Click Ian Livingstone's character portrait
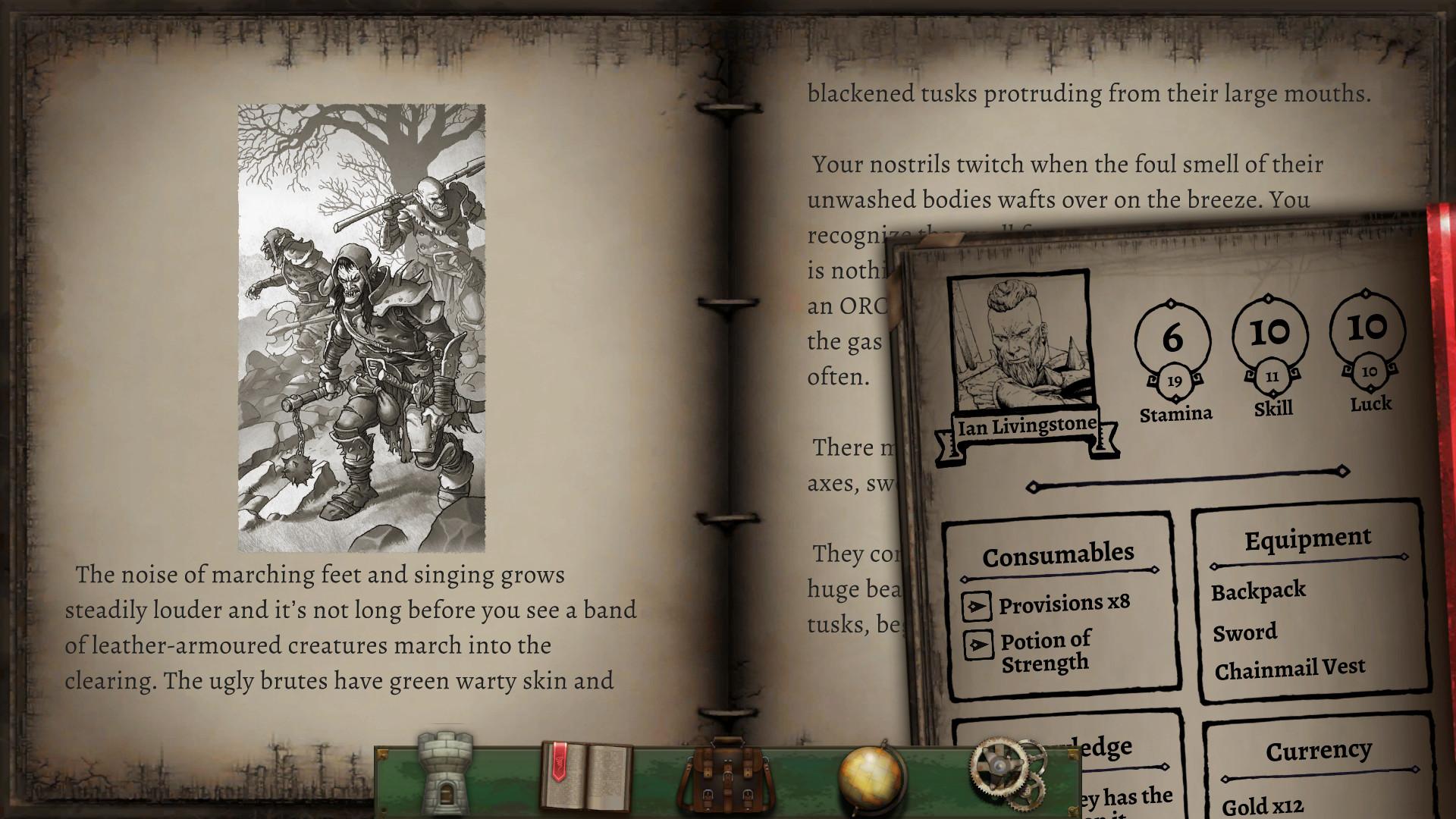The image size is (1456, 819). tap(1018, 341)
